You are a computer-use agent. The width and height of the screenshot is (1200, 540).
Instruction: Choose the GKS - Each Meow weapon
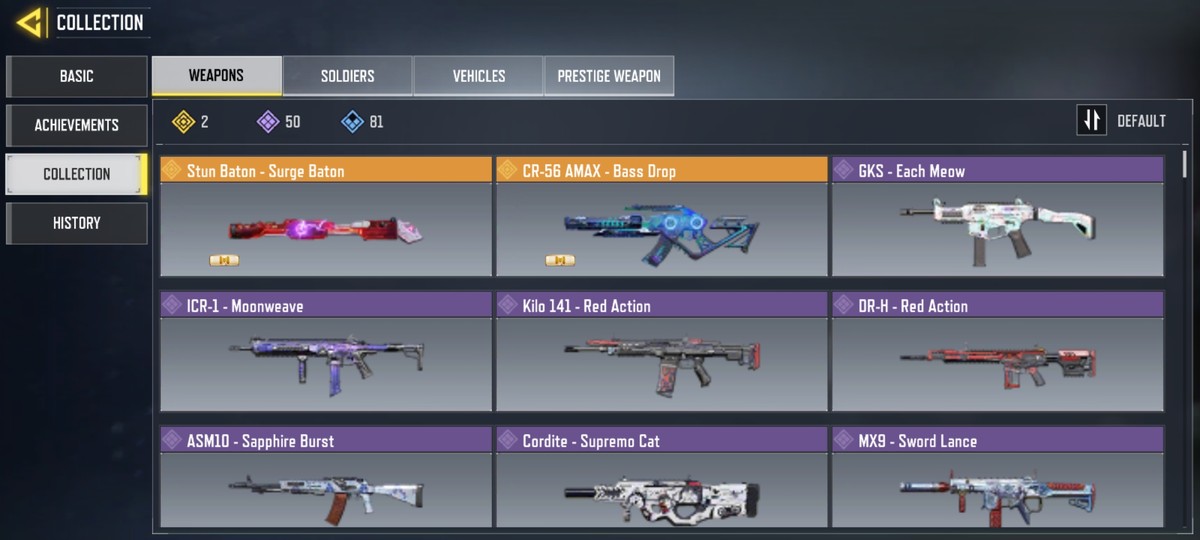click(x=997, y=217)
